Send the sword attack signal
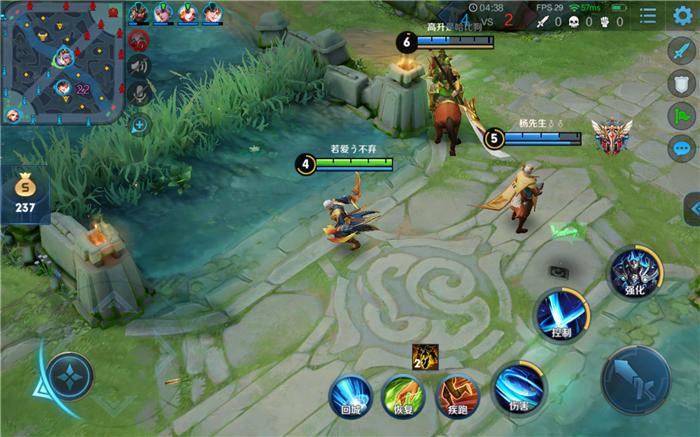This screenshot has width=700, height=437. pyautogui.click(x=681, y=49)
